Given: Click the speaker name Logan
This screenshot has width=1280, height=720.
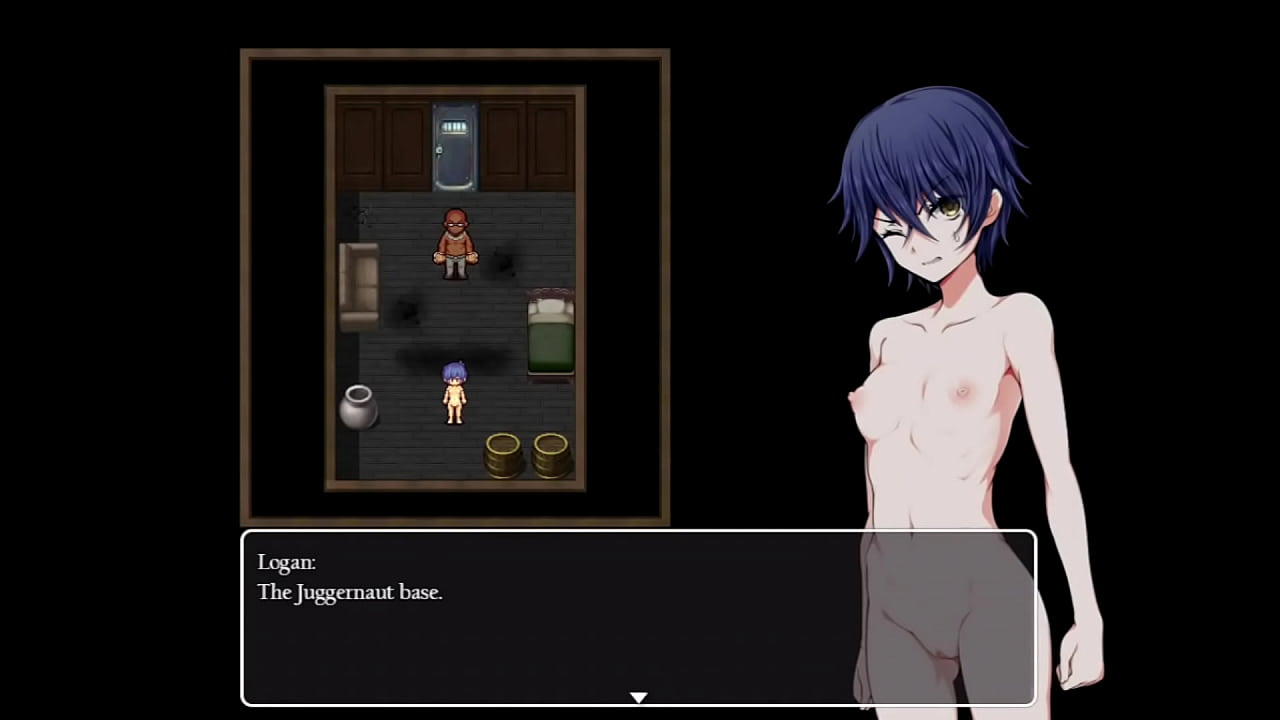Looking at the screenshot, I should point(286,562).
